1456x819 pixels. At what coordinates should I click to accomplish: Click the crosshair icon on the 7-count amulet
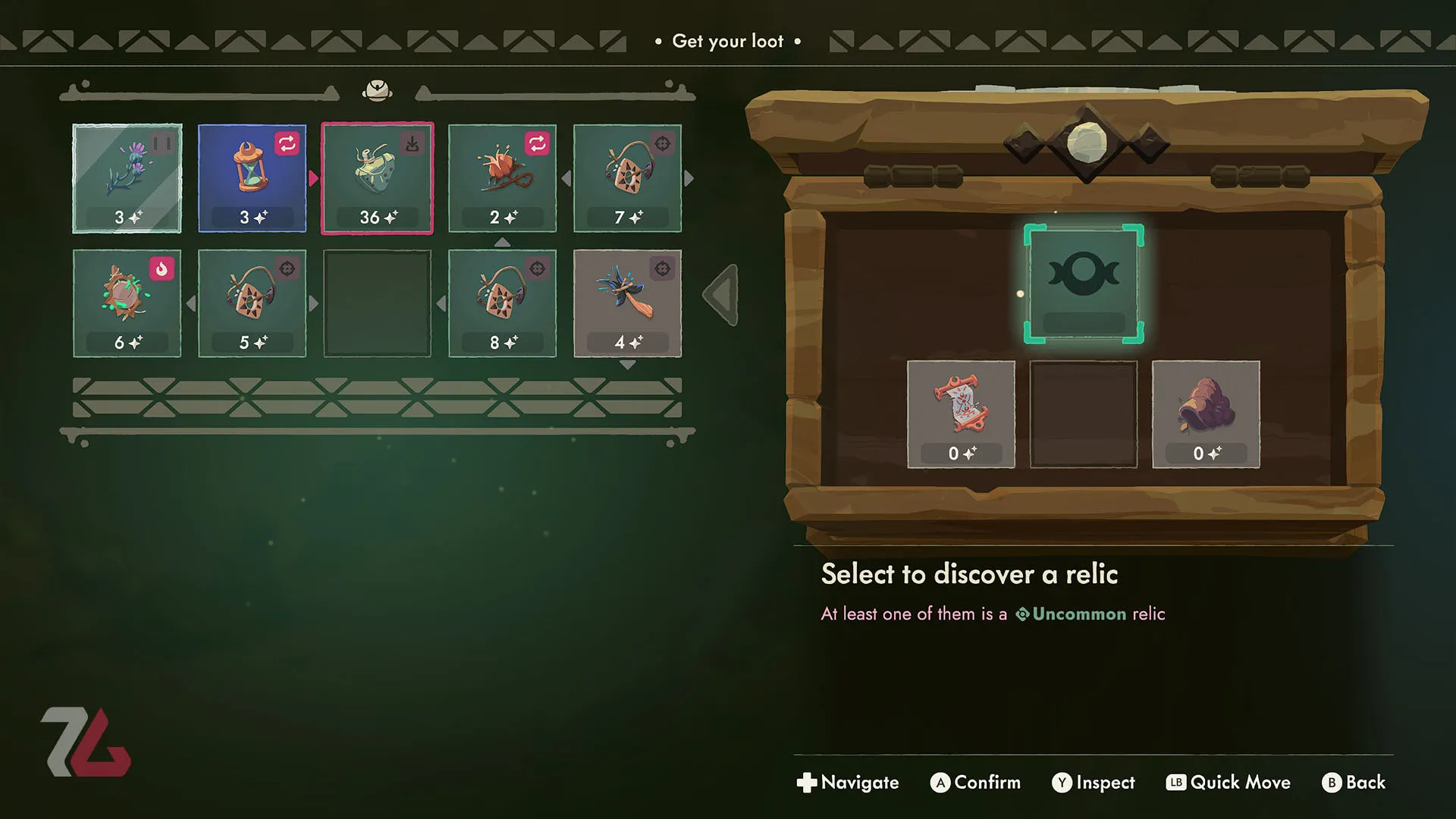click(x=661, y=144)
